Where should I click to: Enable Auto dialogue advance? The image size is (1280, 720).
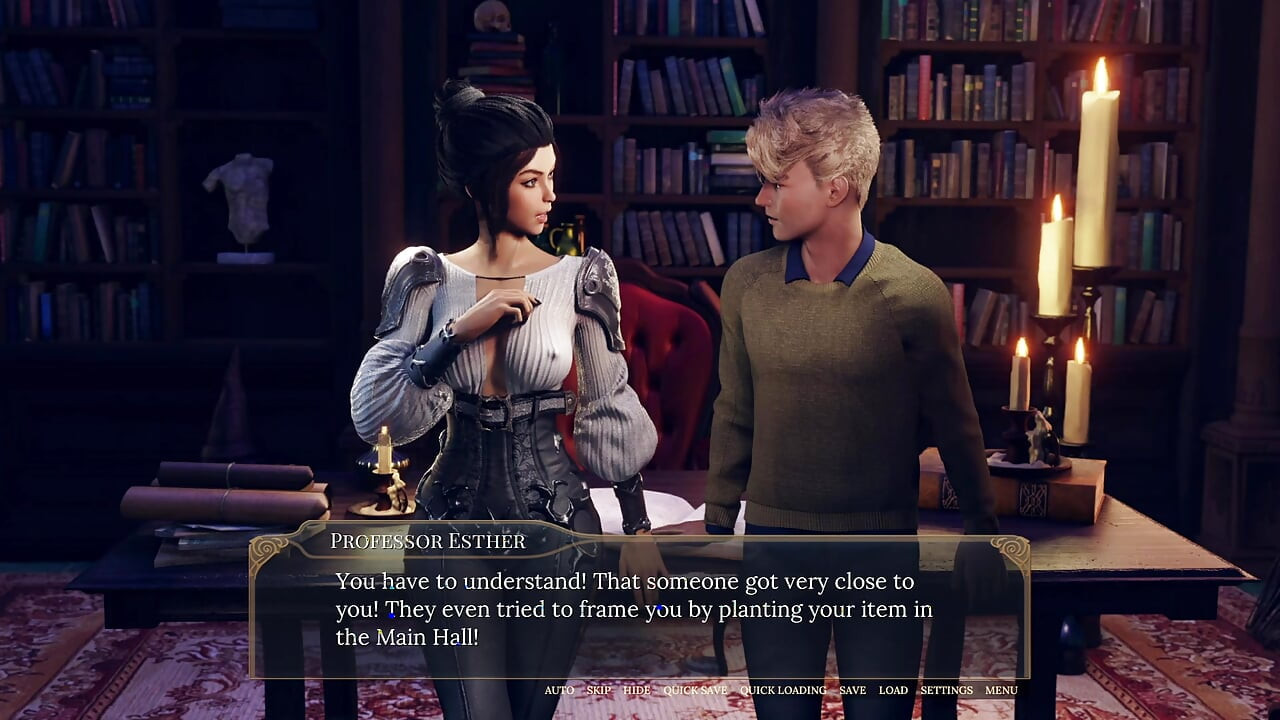559,690
